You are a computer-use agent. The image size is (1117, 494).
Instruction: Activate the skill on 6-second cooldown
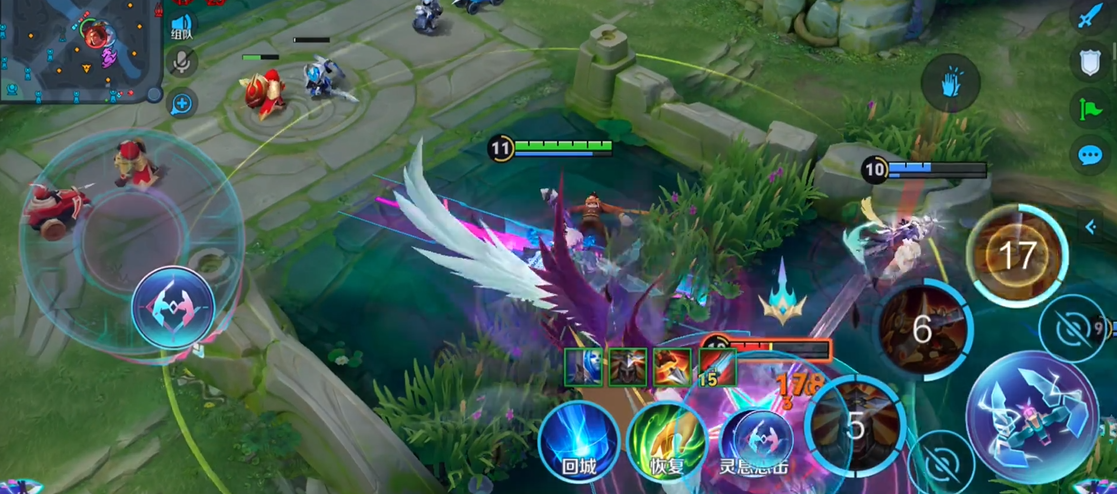(922, 328)
